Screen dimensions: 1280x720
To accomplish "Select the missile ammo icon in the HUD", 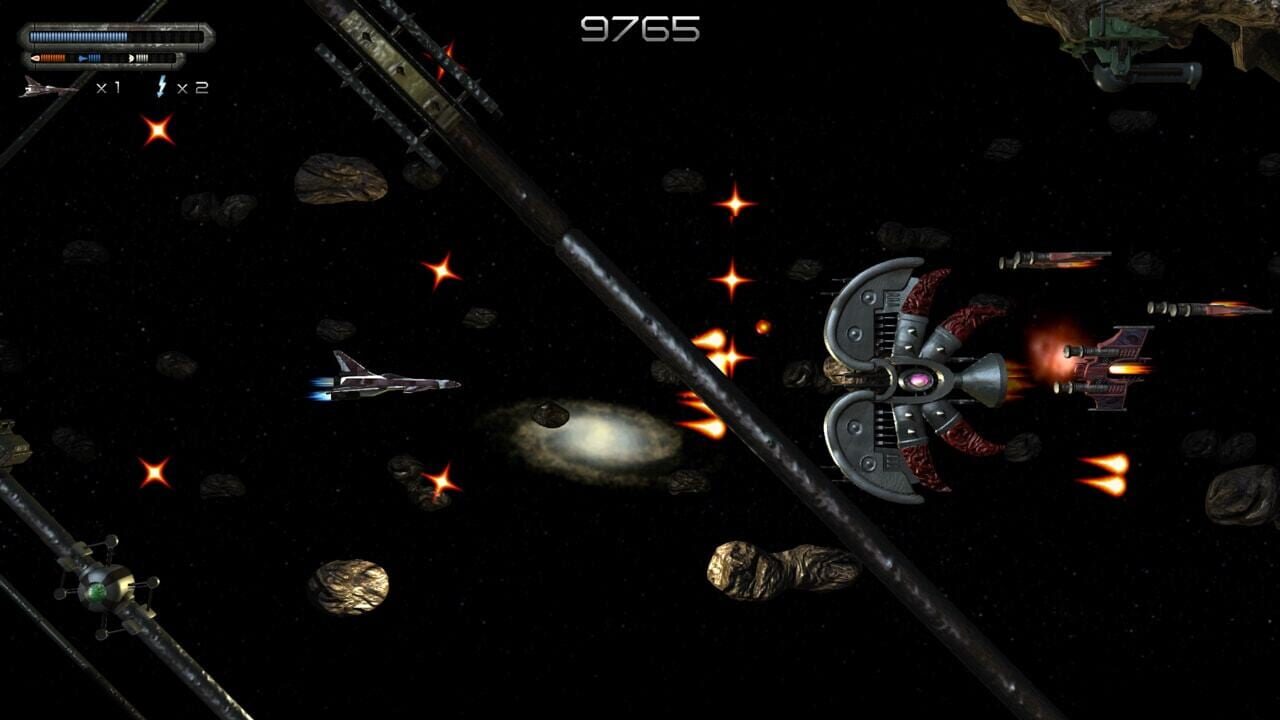I will point(37,57).
